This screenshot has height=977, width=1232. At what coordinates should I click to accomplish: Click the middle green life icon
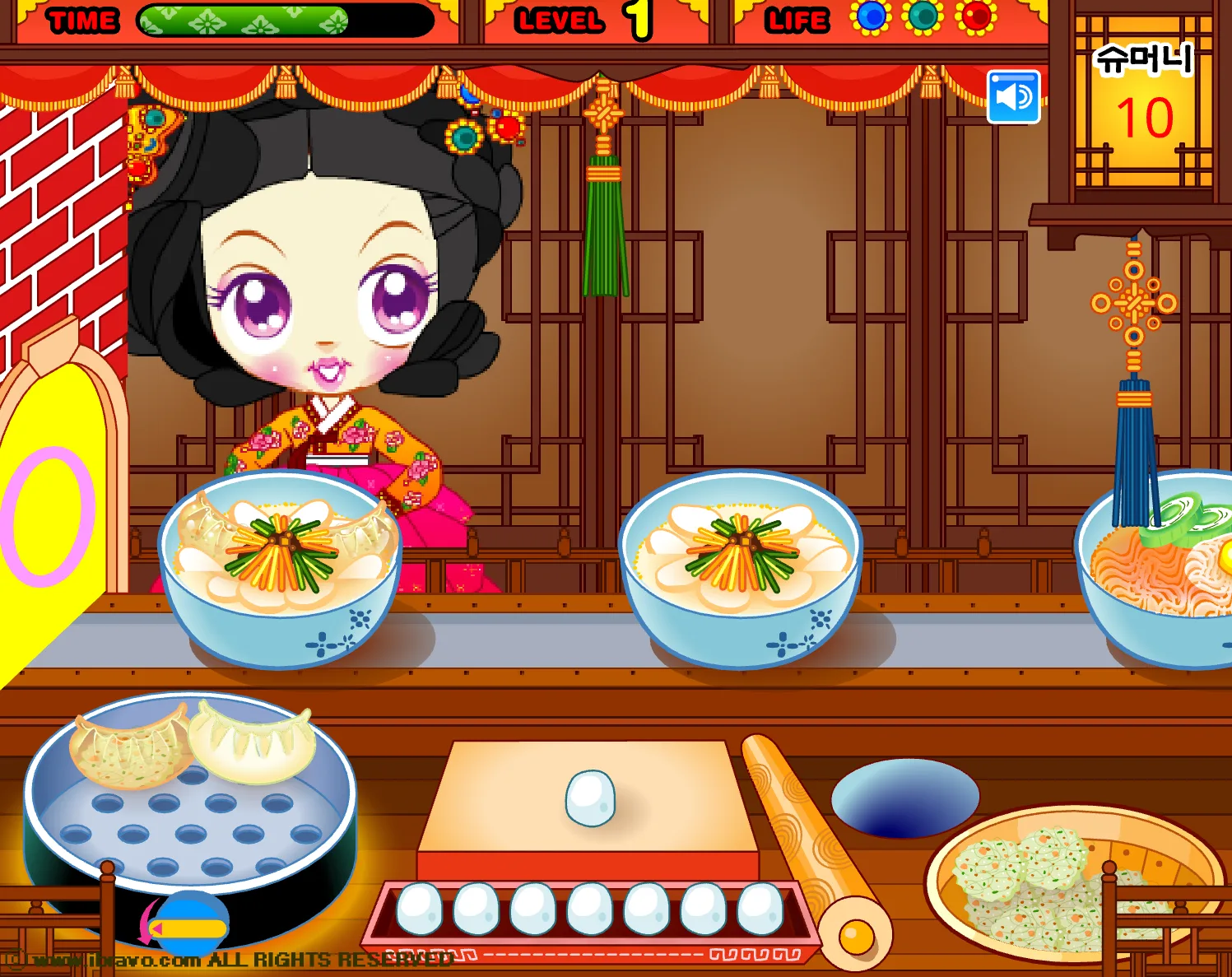click(923, 18)
